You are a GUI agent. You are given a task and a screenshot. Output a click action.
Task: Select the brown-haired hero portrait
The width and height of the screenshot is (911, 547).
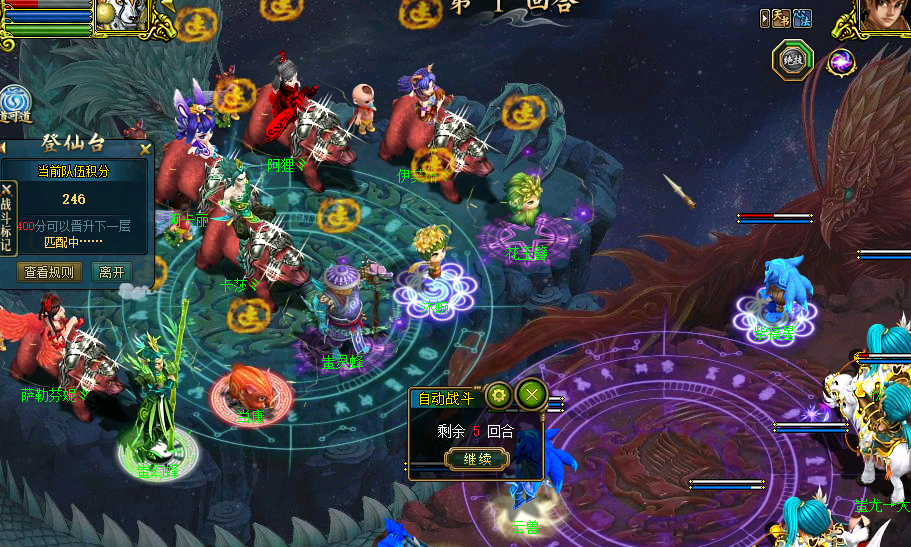pos(885,16)
